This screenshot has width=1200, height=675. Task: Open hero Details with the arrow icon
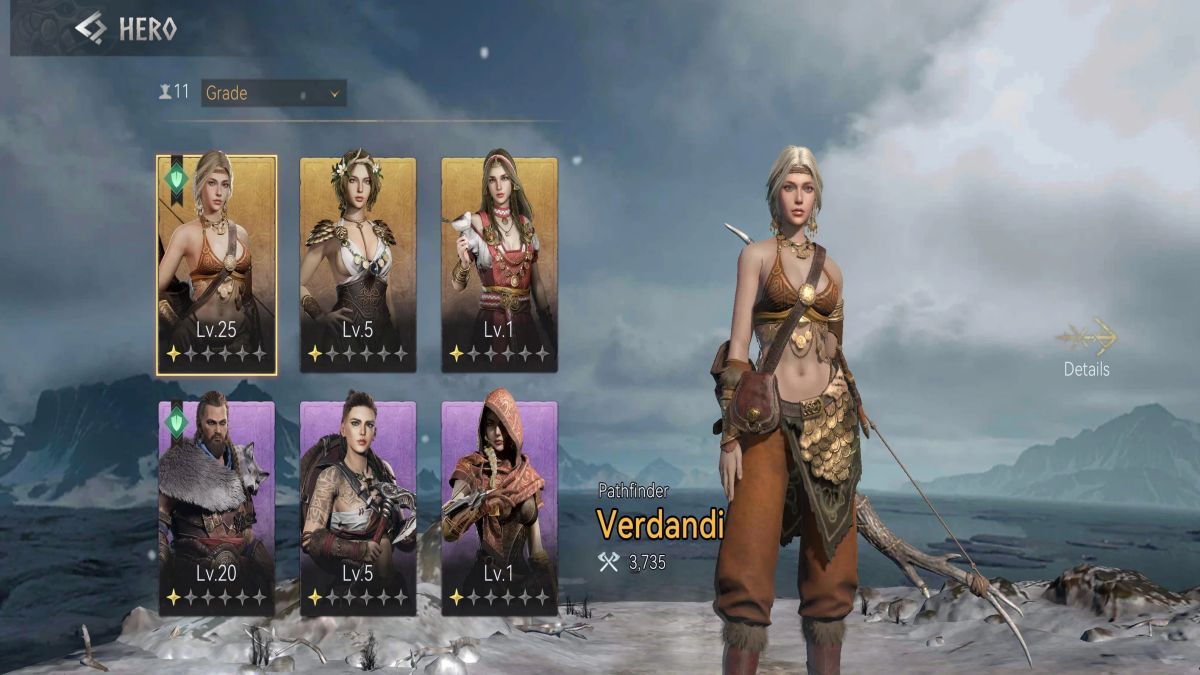[1087, 340]
